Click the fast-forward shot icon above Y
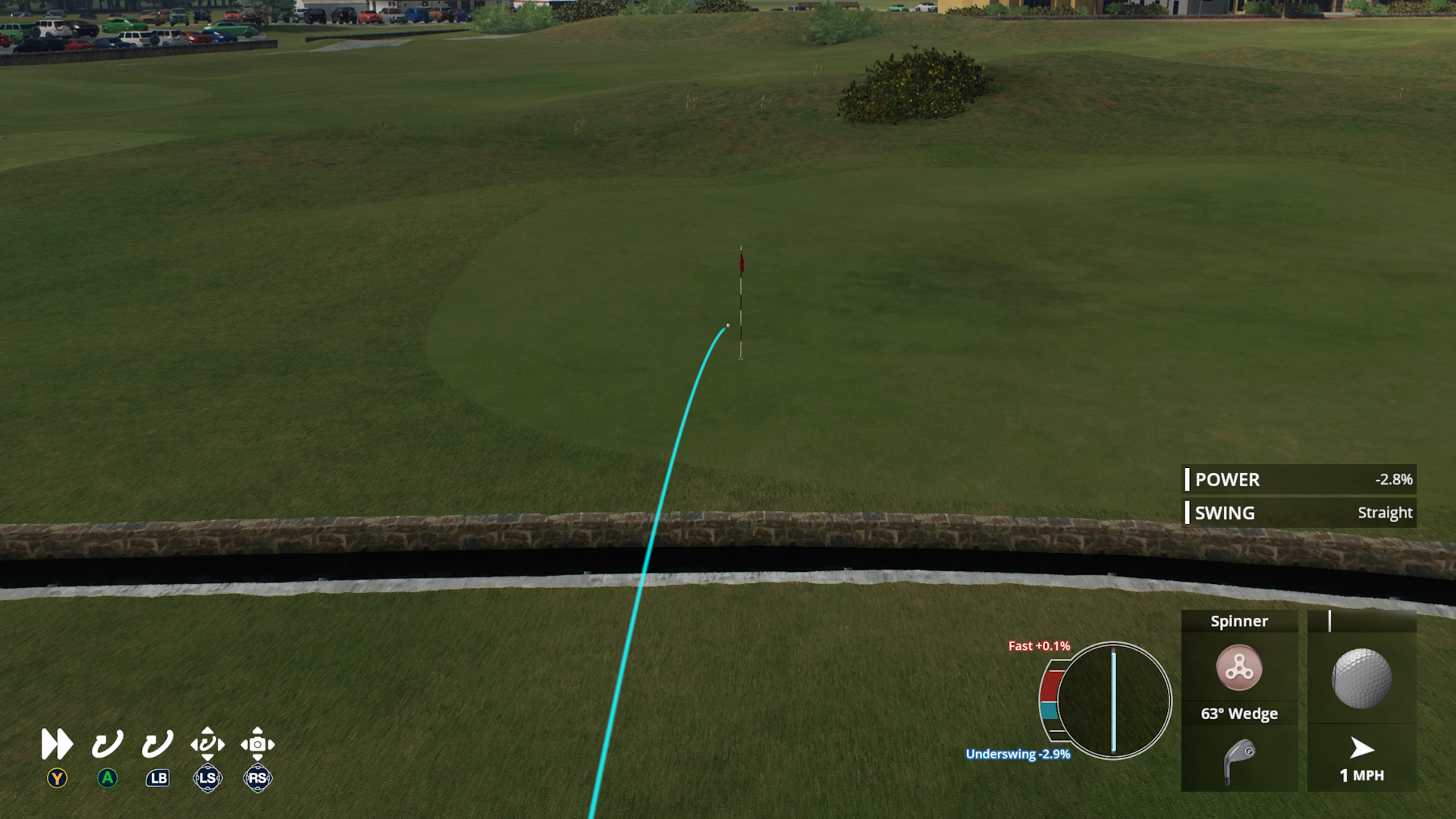This screenshot has width=1456, height=819. click(55, 744)
